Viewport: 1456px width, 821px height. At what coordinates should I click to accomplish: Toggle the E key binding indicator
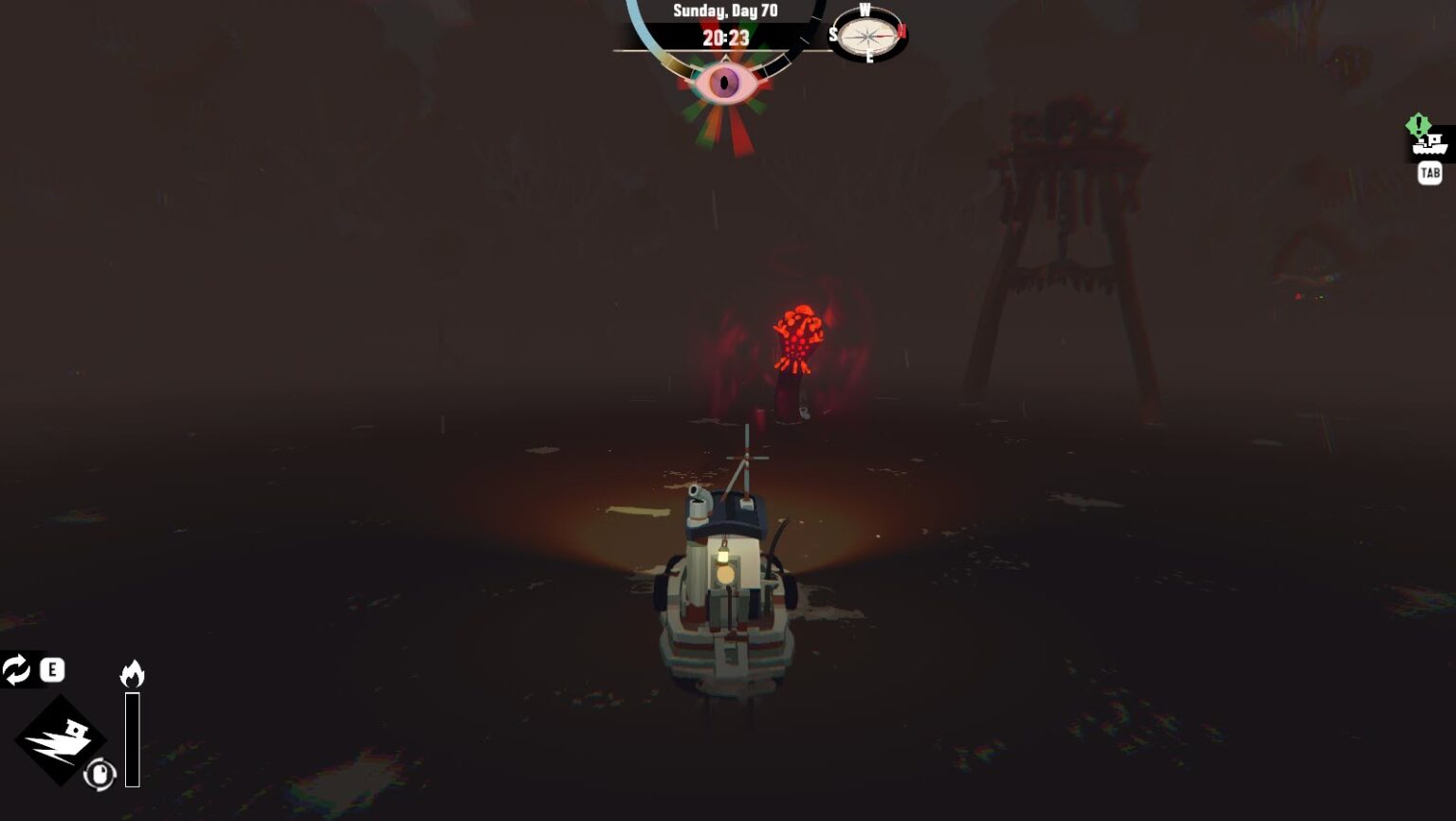52,669
